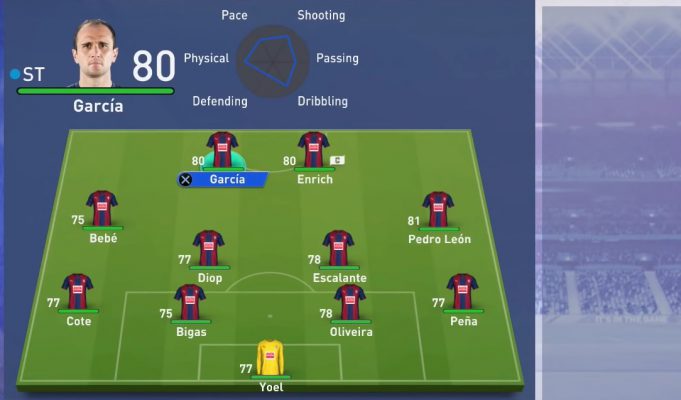This screenshot has width=681, height=400.
Task: Select striker García on the pitch
Action: pyautogui.click(x=222, y=150)
